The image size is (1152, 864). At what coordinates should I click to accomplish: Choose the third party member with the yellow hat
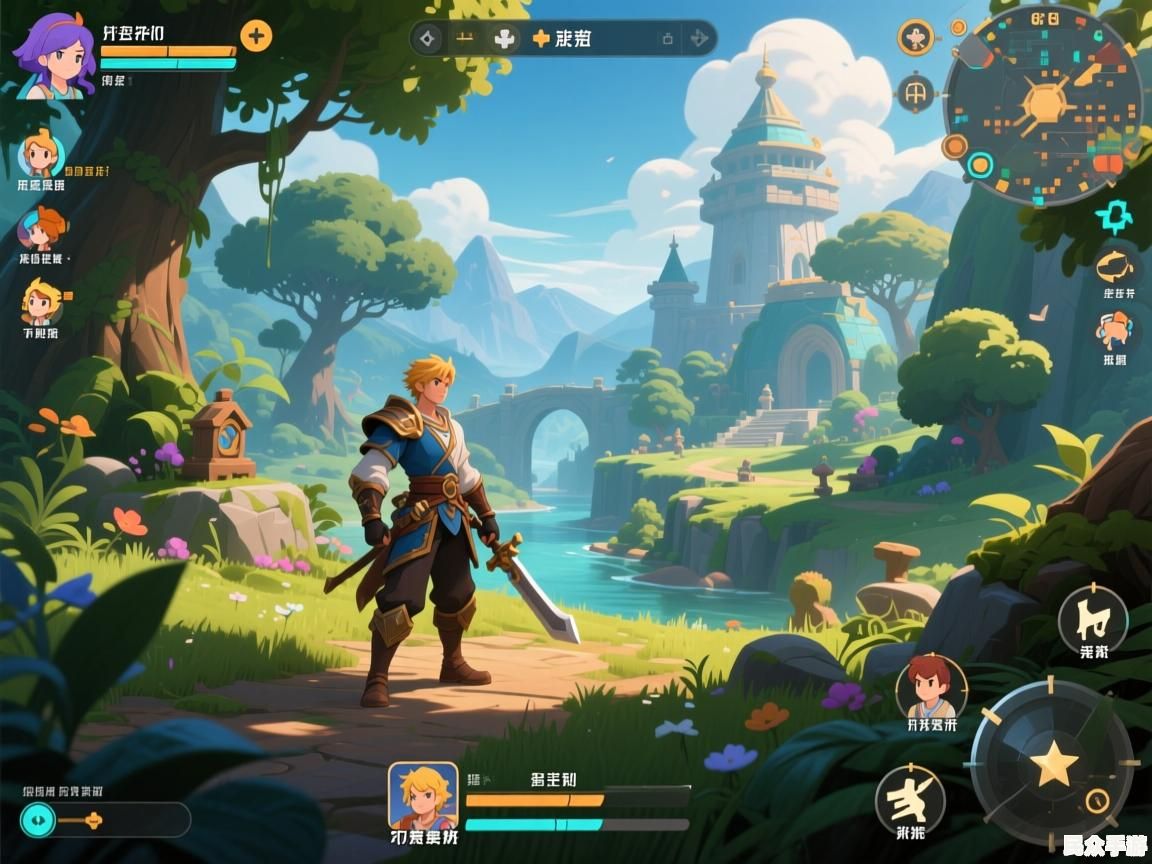click(x=42, y=301)
